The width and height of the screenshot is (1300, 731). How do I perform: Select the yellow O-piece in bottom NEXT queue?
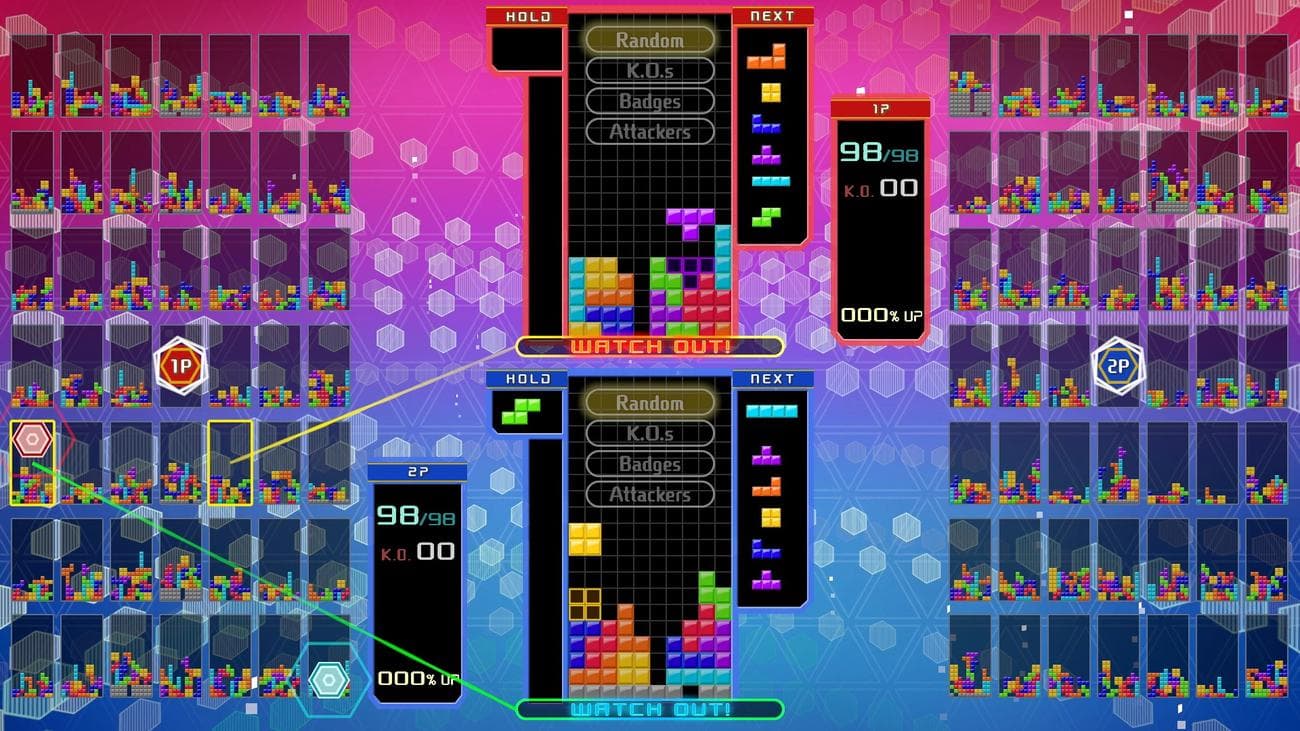(771, 520)
